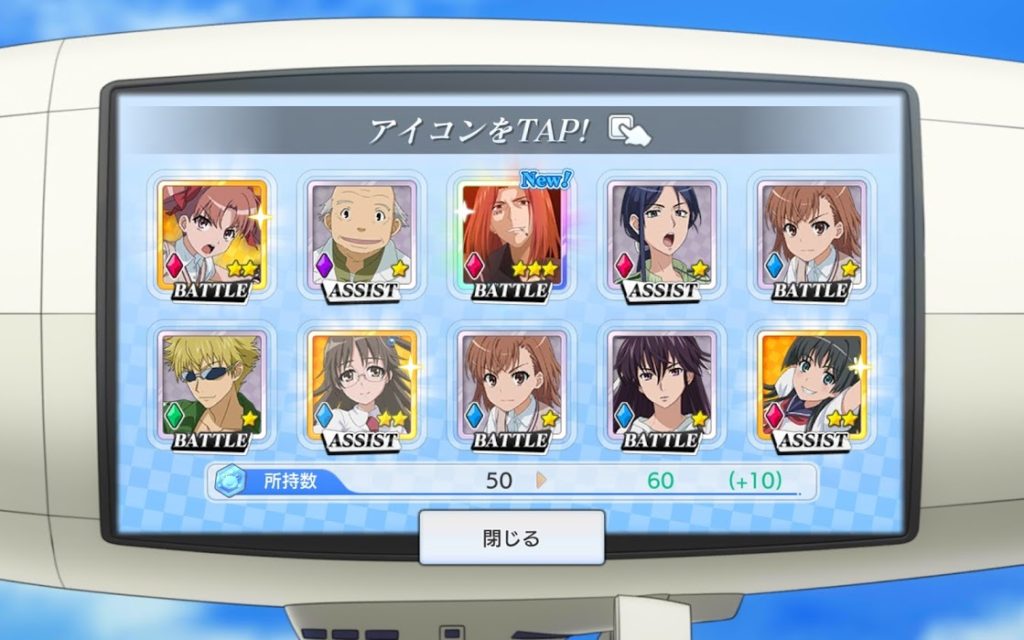Choose the black-haired sailor uniform girl ASSIST card

pyautogui.click(x=812, y=388)
